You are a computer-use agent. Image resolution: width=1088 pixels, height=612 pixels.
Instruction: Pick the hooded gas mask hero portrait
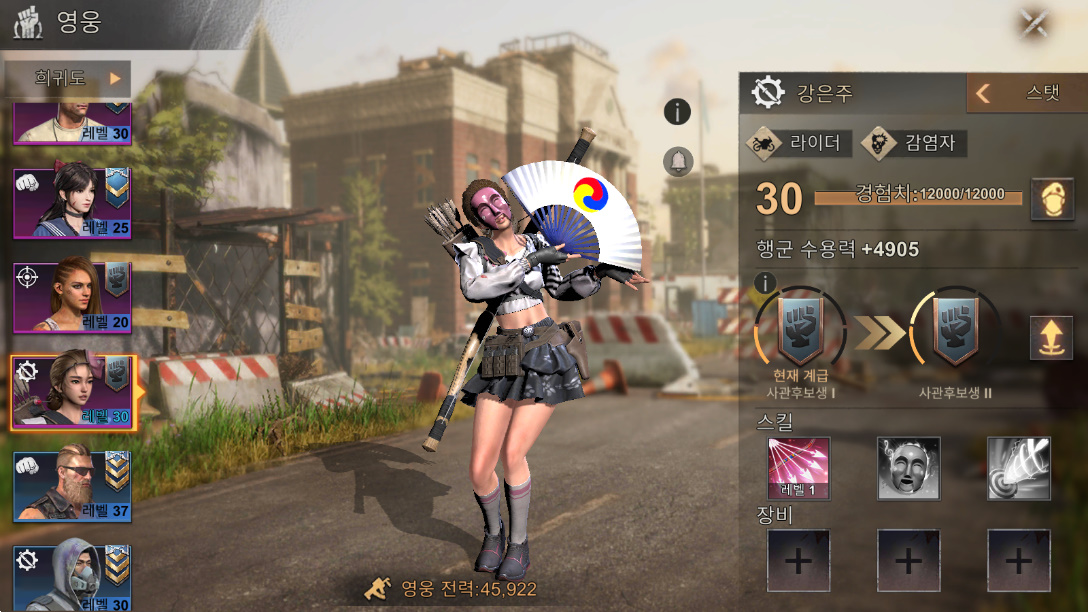point(72,576)
